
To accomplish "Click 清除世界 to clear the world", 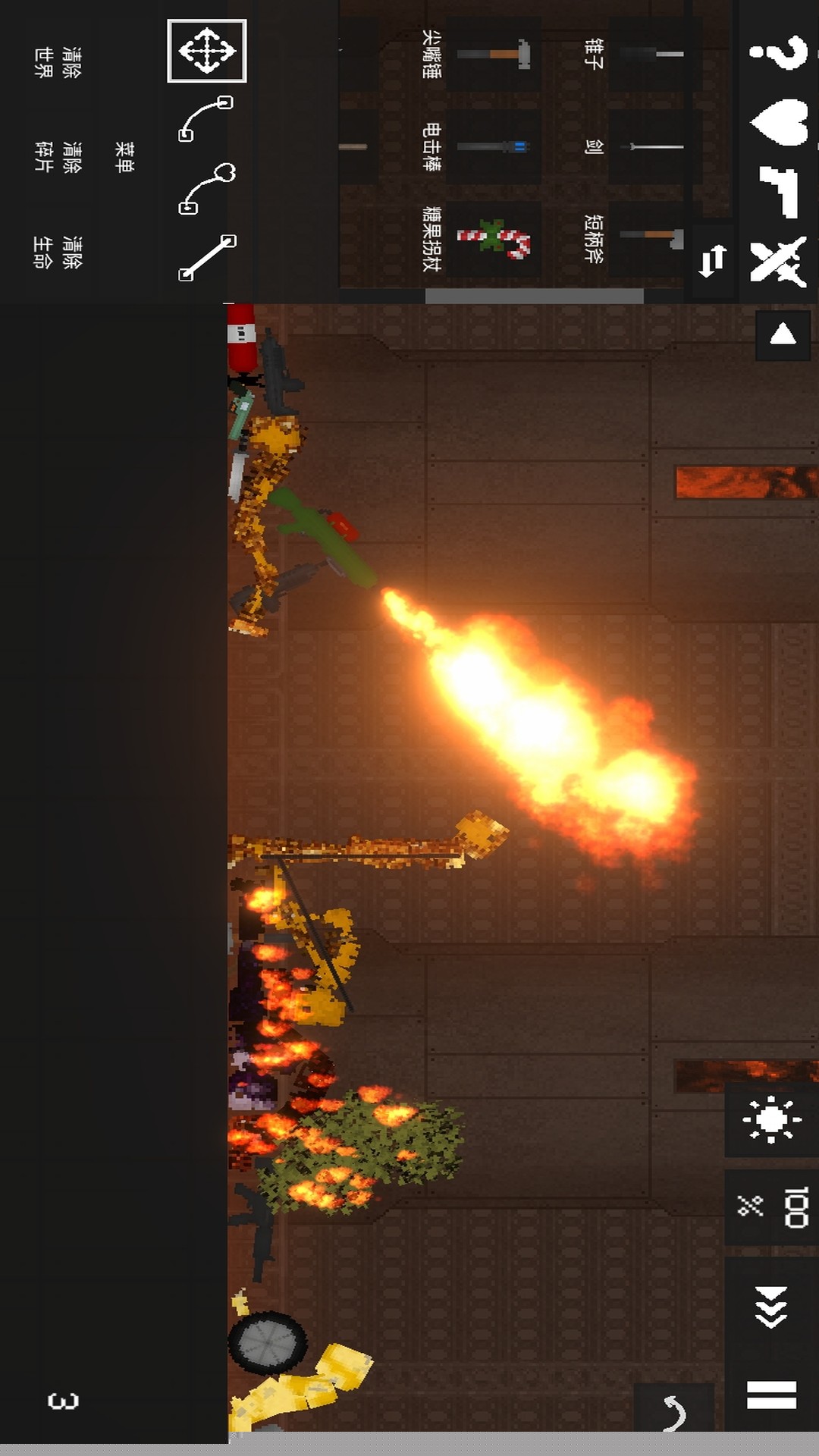I will [58, 62].
